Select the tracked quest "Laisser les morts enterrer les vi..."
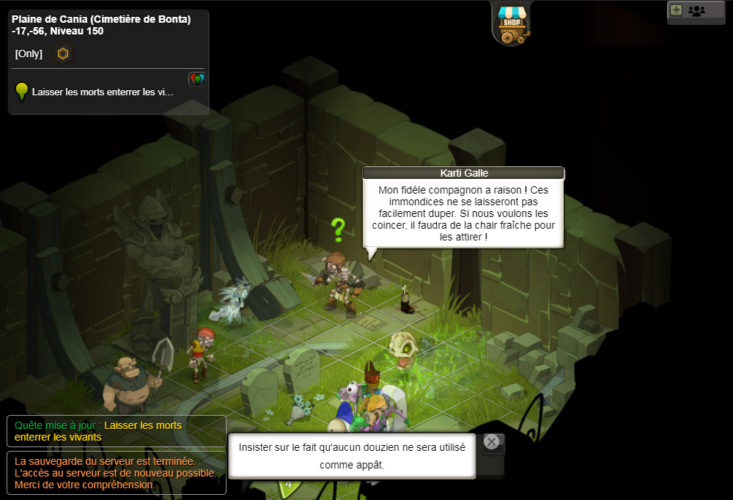Viewport: 733px width, 500px height. (x=102, y=91)
